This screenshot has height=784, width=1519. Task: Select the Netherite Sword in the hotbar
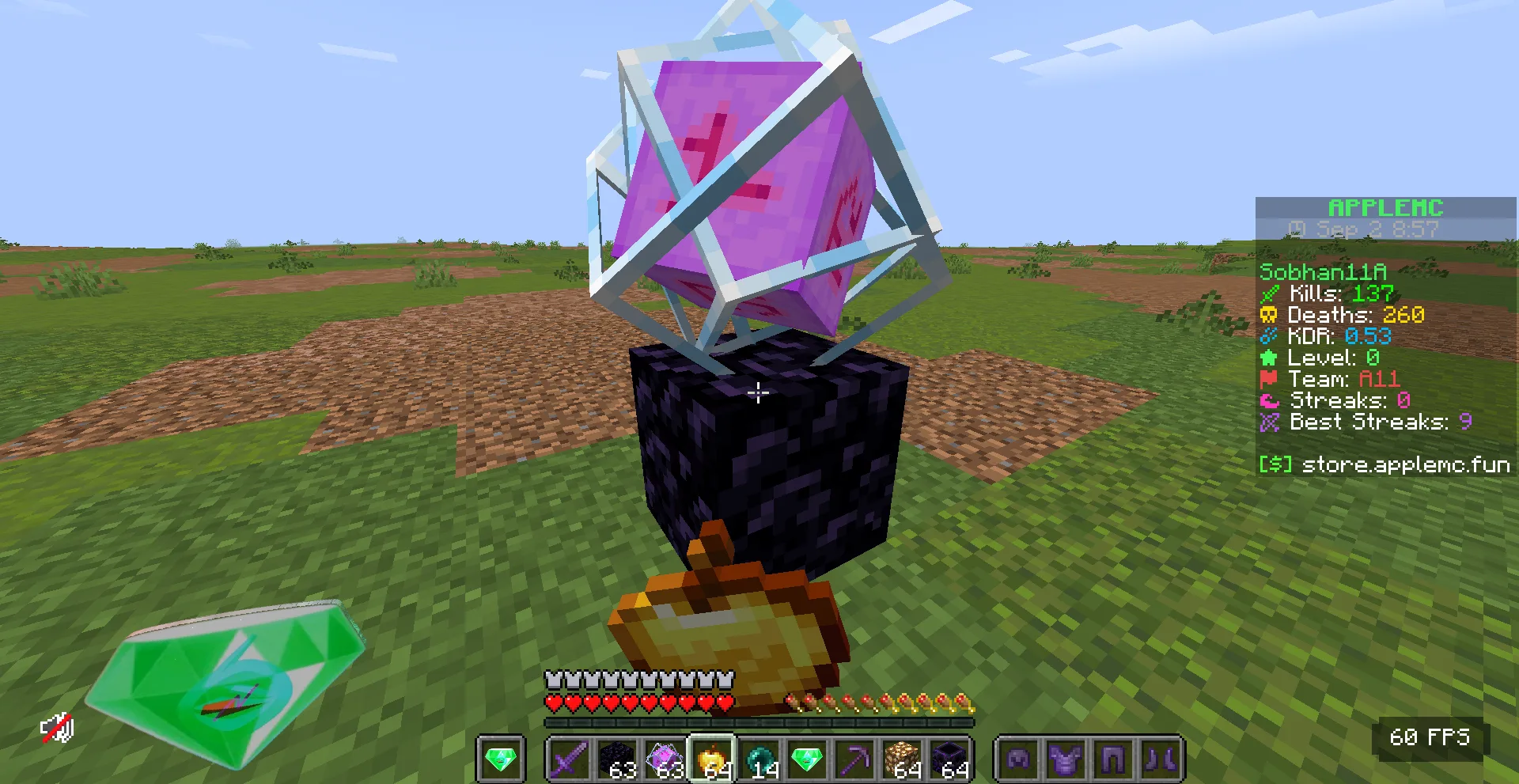tap(569, 757)
